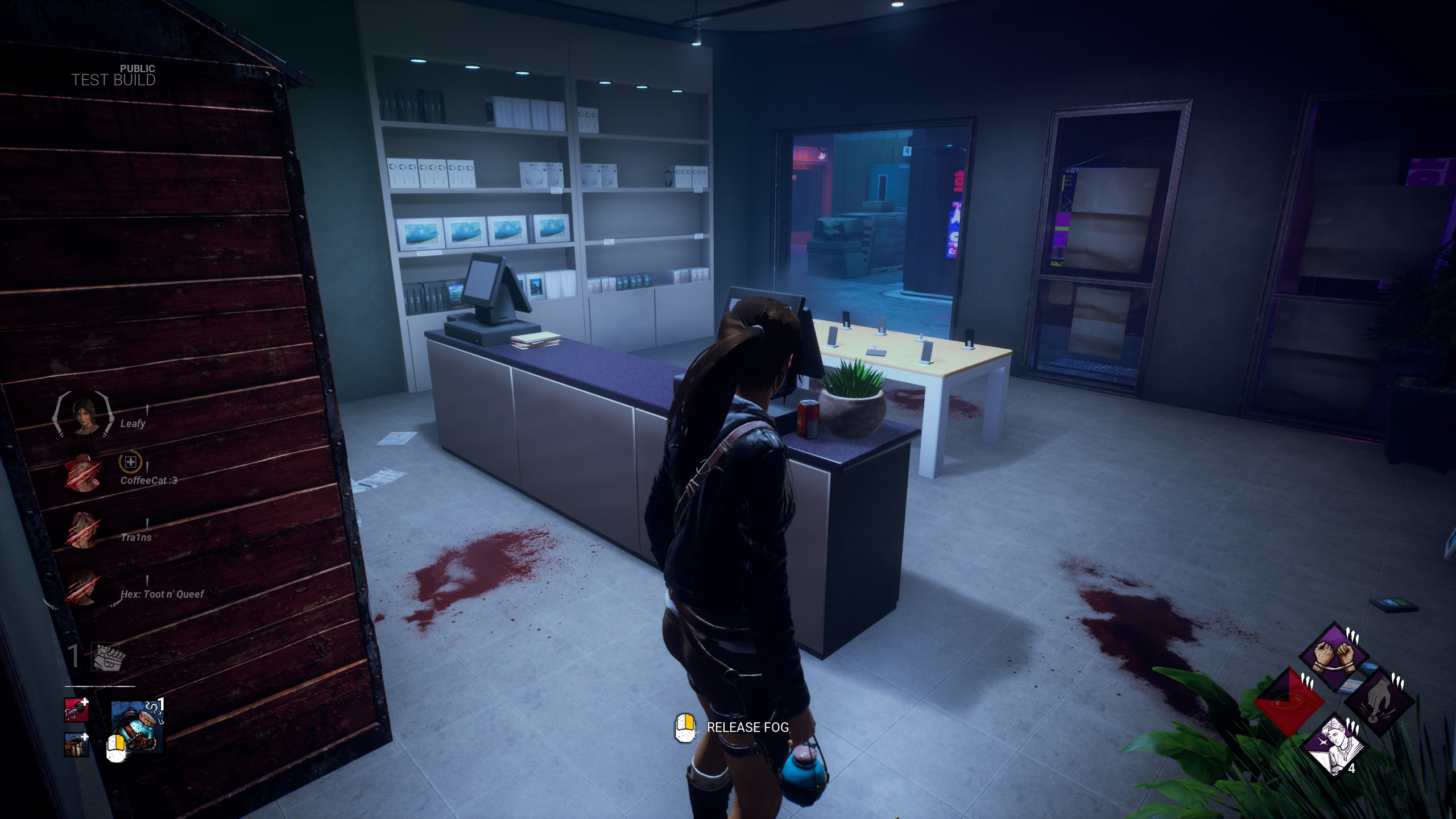Viewport: 1456px width, 819px height.
Task: Click CoffeeCat :3's hooked survivor portrait
Action: (x=84, y=471)
